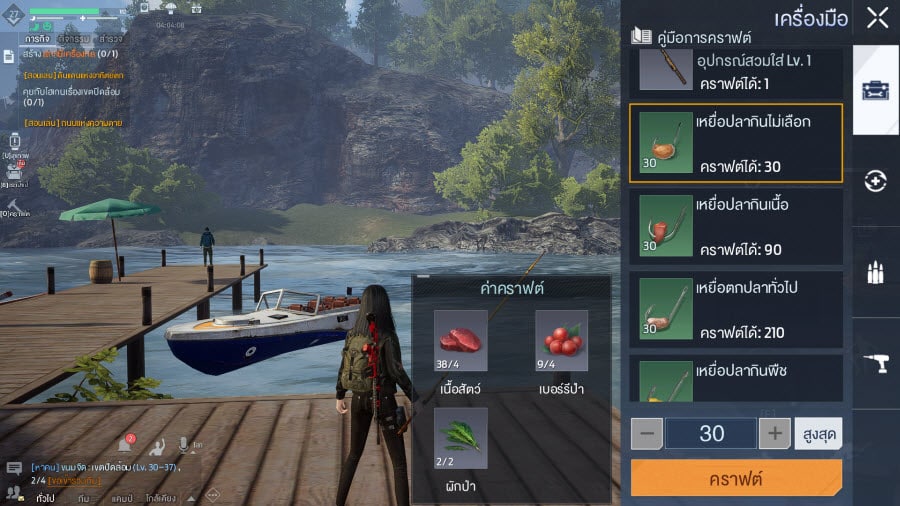The image size is (900, 506).
Task: Switch to the toolbox crafting category
Action: coord(876,90)
